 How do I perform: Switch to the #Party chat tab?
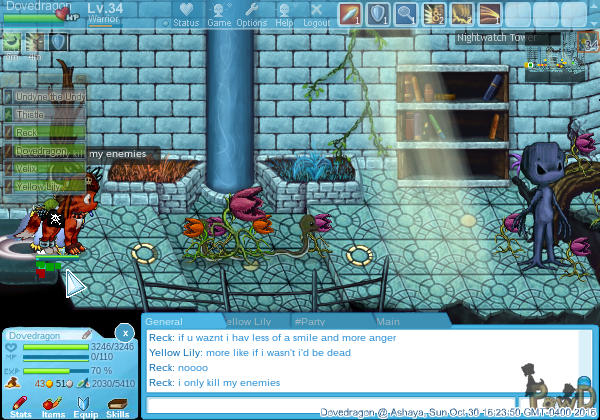pos(310,322)
